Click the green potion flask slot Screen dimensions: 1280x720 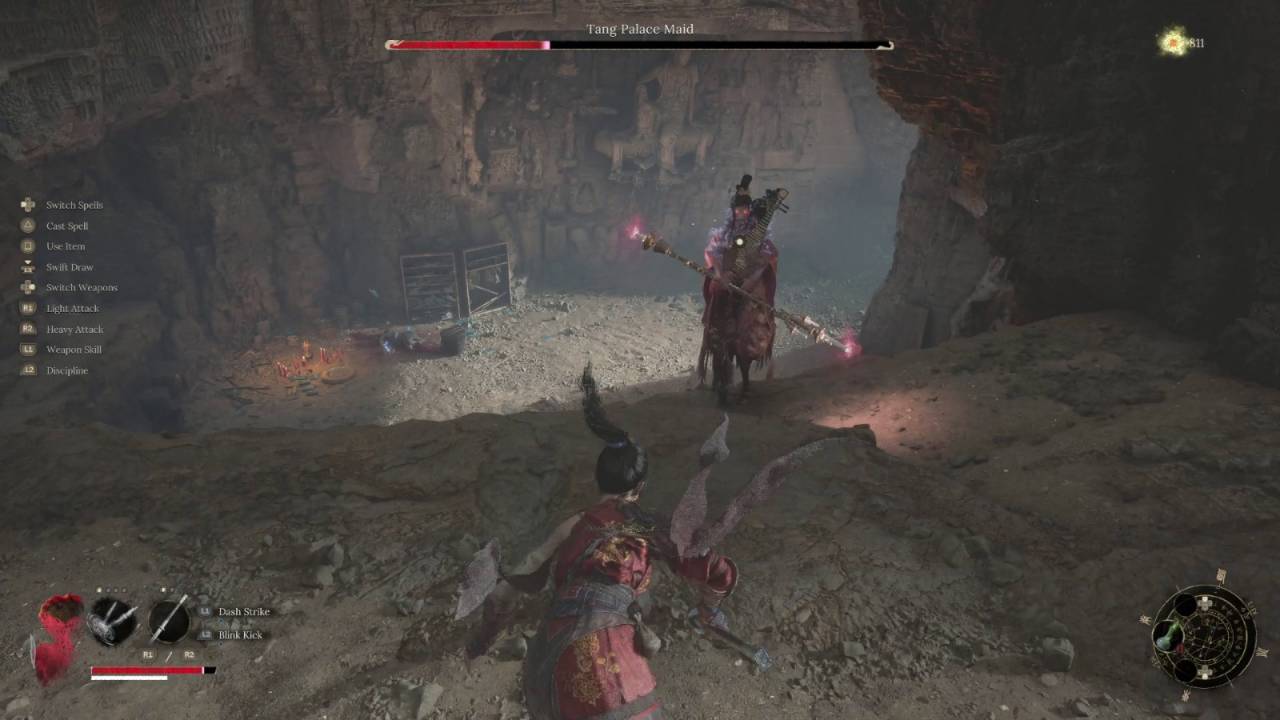[1166, 636]
